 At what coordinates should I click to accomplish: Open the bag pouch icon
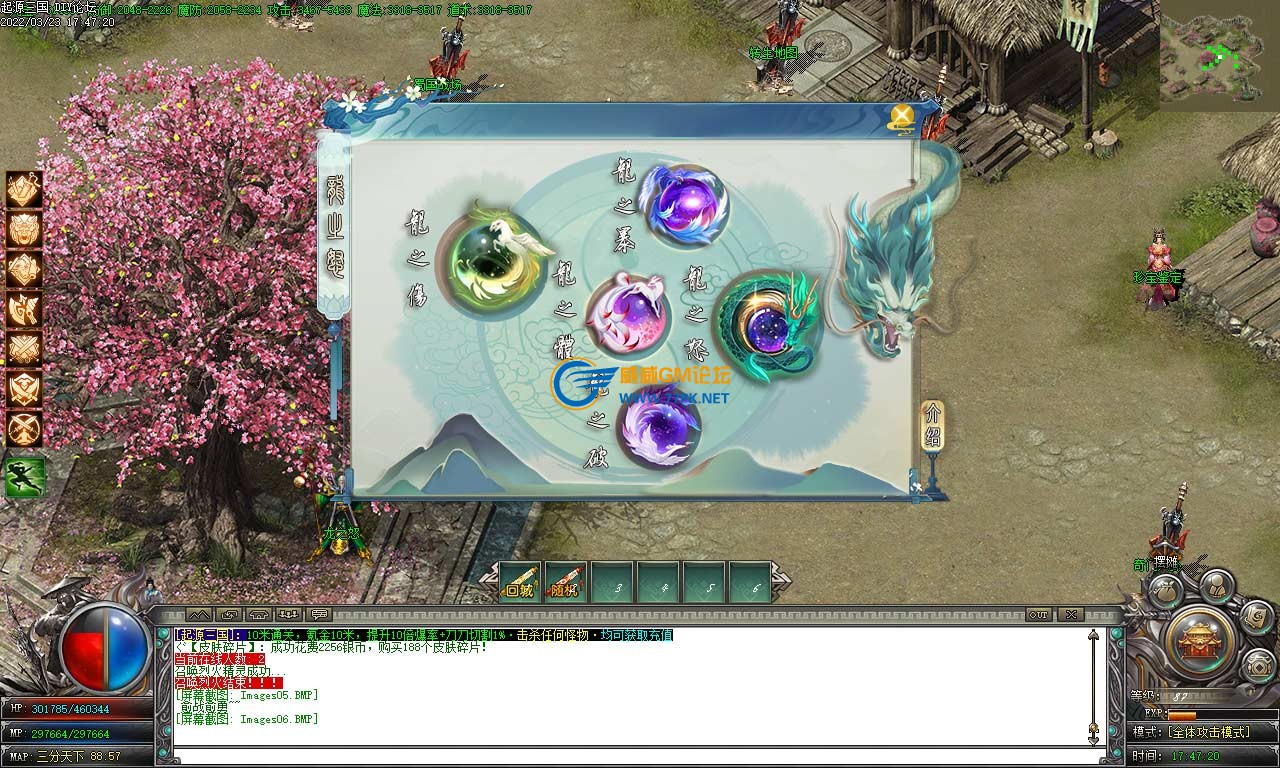coord(1163,590)
